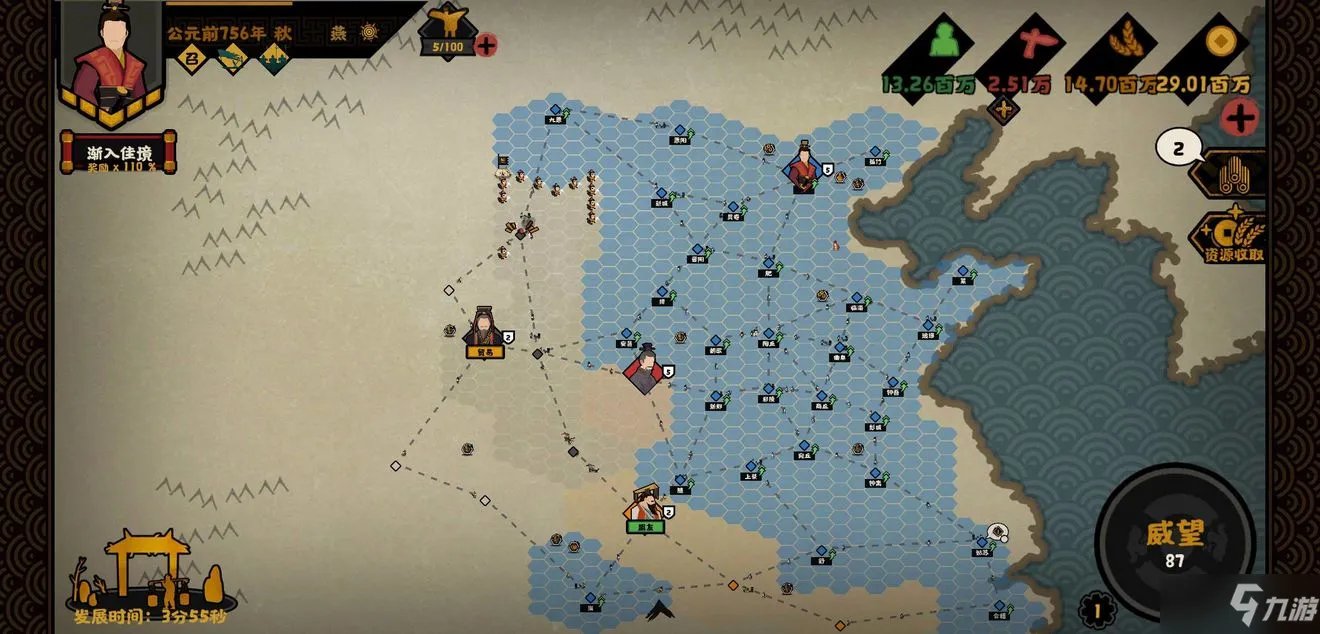The image size is (1320, 634).
Task: Select the 召 summon diamond icon
Action: pos(190,59)
